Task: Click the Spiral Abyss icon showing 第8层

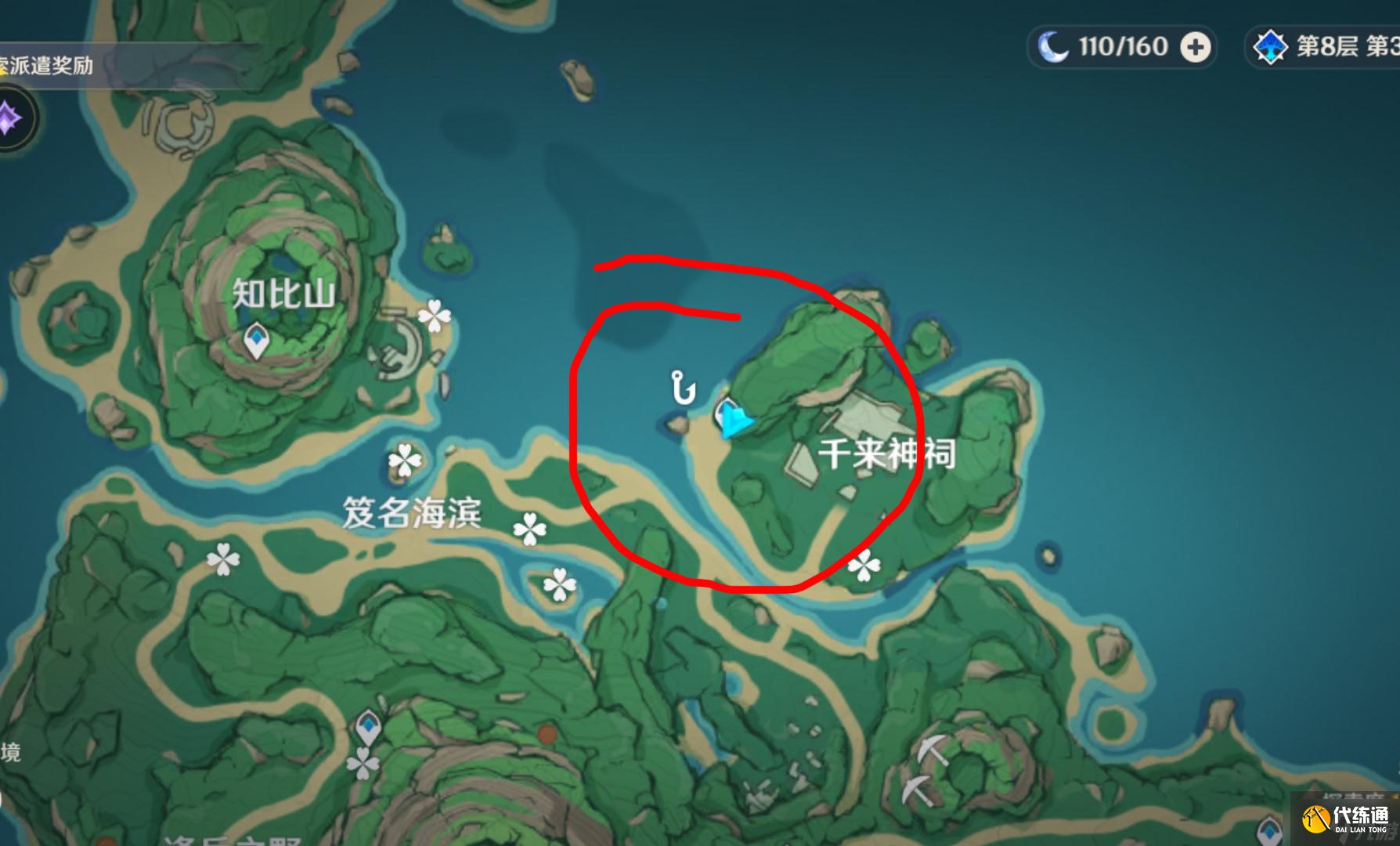Action: click(1272, 46)
